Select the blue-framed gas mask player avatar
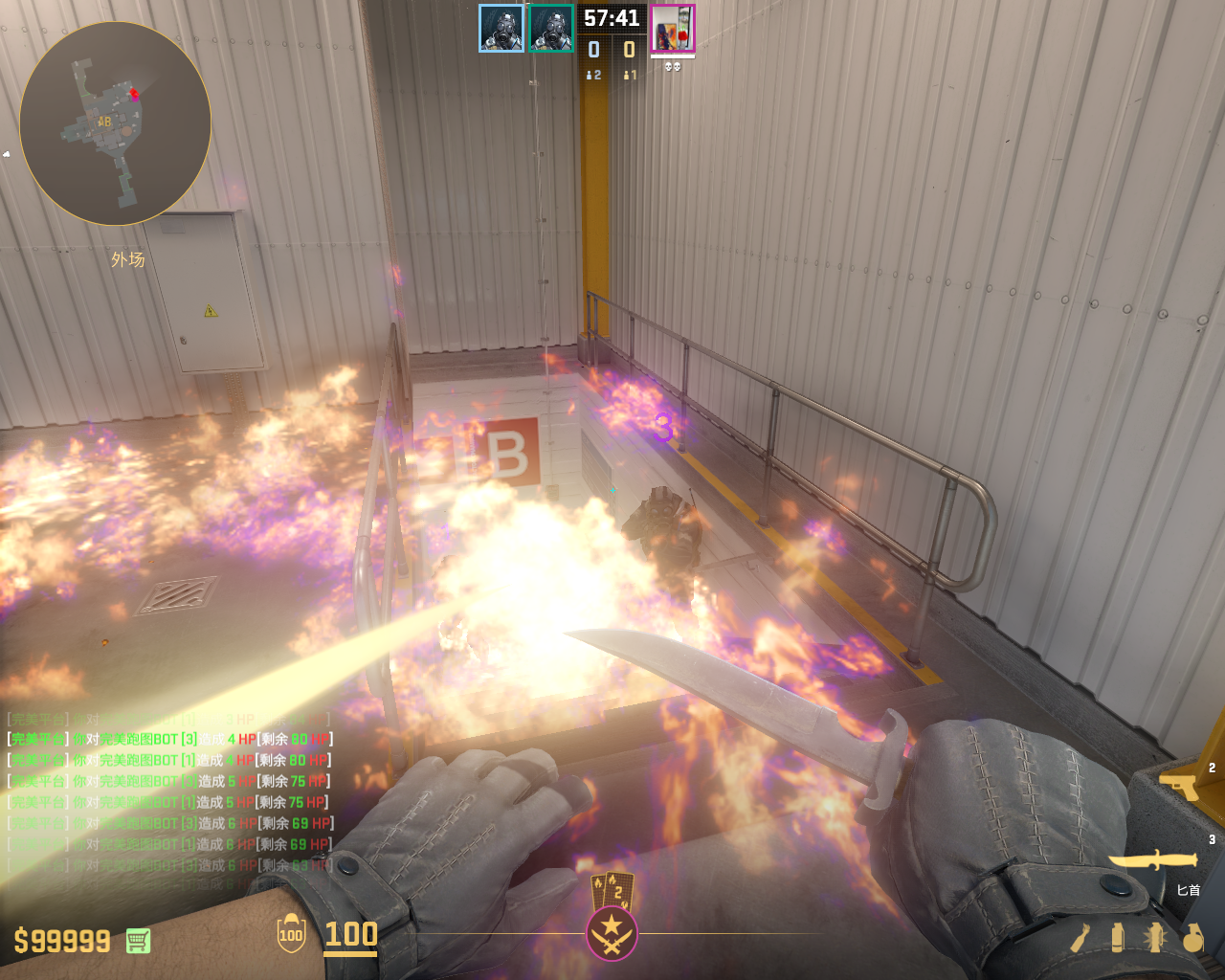 pos(501,29)
